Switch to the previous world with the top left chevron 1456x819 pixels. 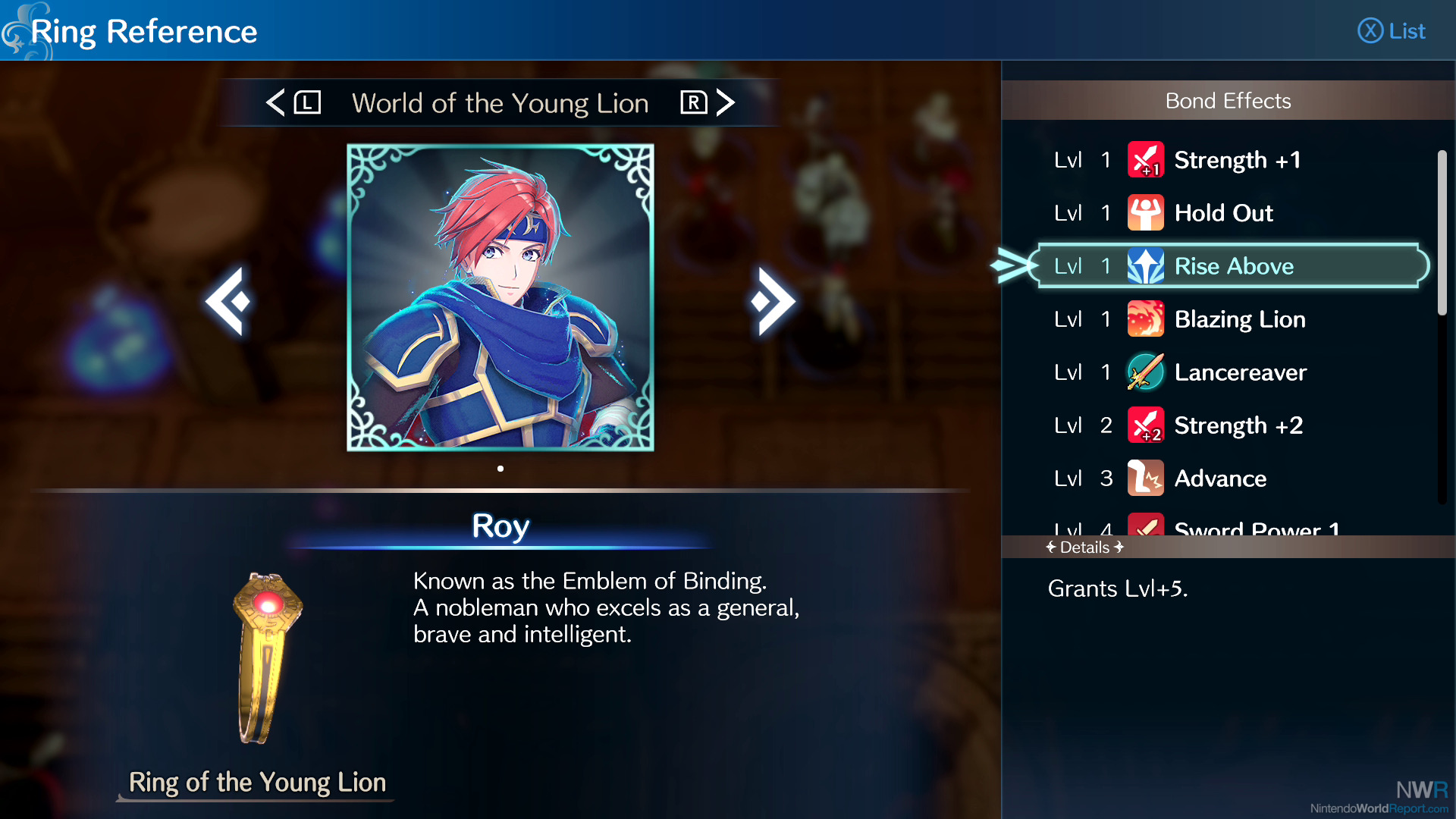(x=276, y=102)
